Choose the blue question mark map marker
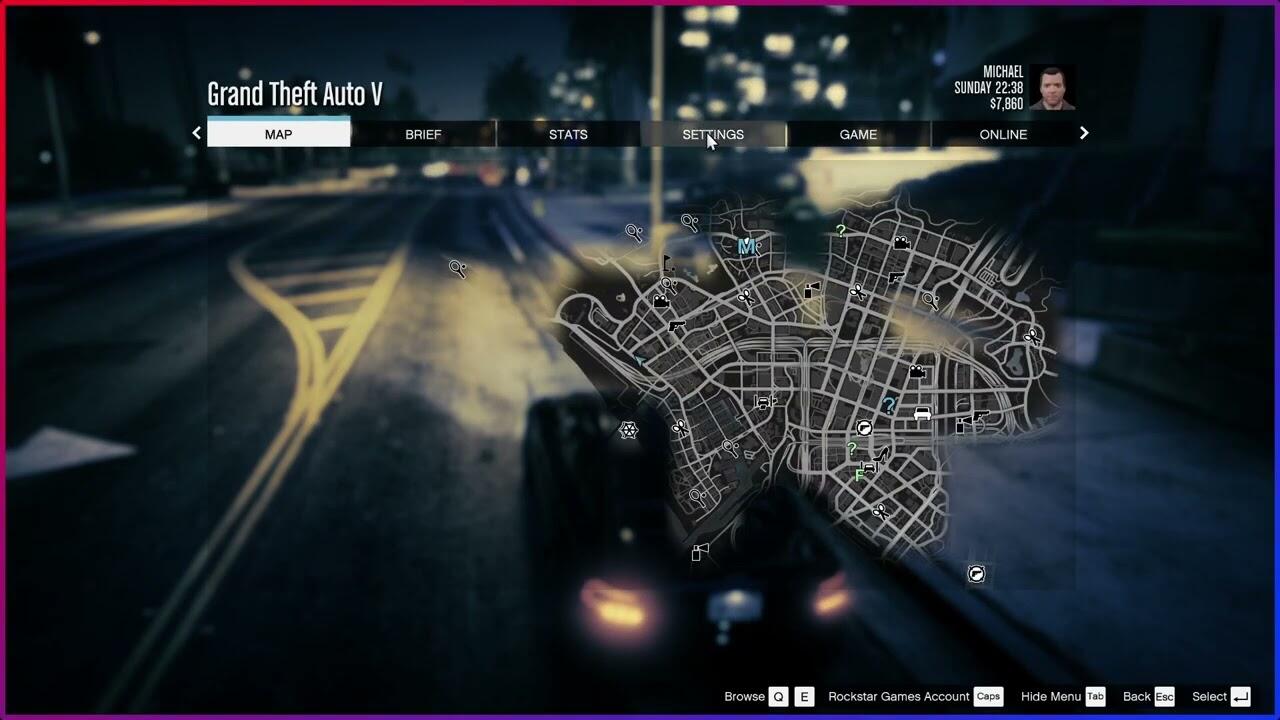This screenshot has height=720, width=1280. [888, 406]
